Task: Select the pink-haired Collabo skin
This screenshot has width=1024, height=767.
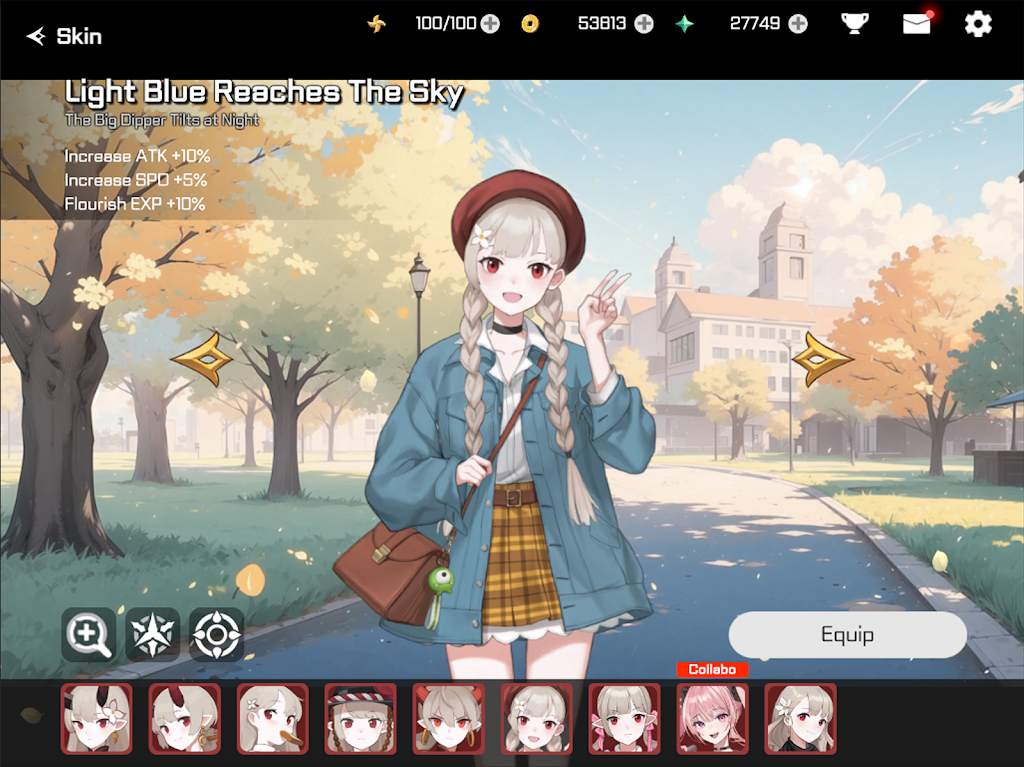Action: [713, 718]
